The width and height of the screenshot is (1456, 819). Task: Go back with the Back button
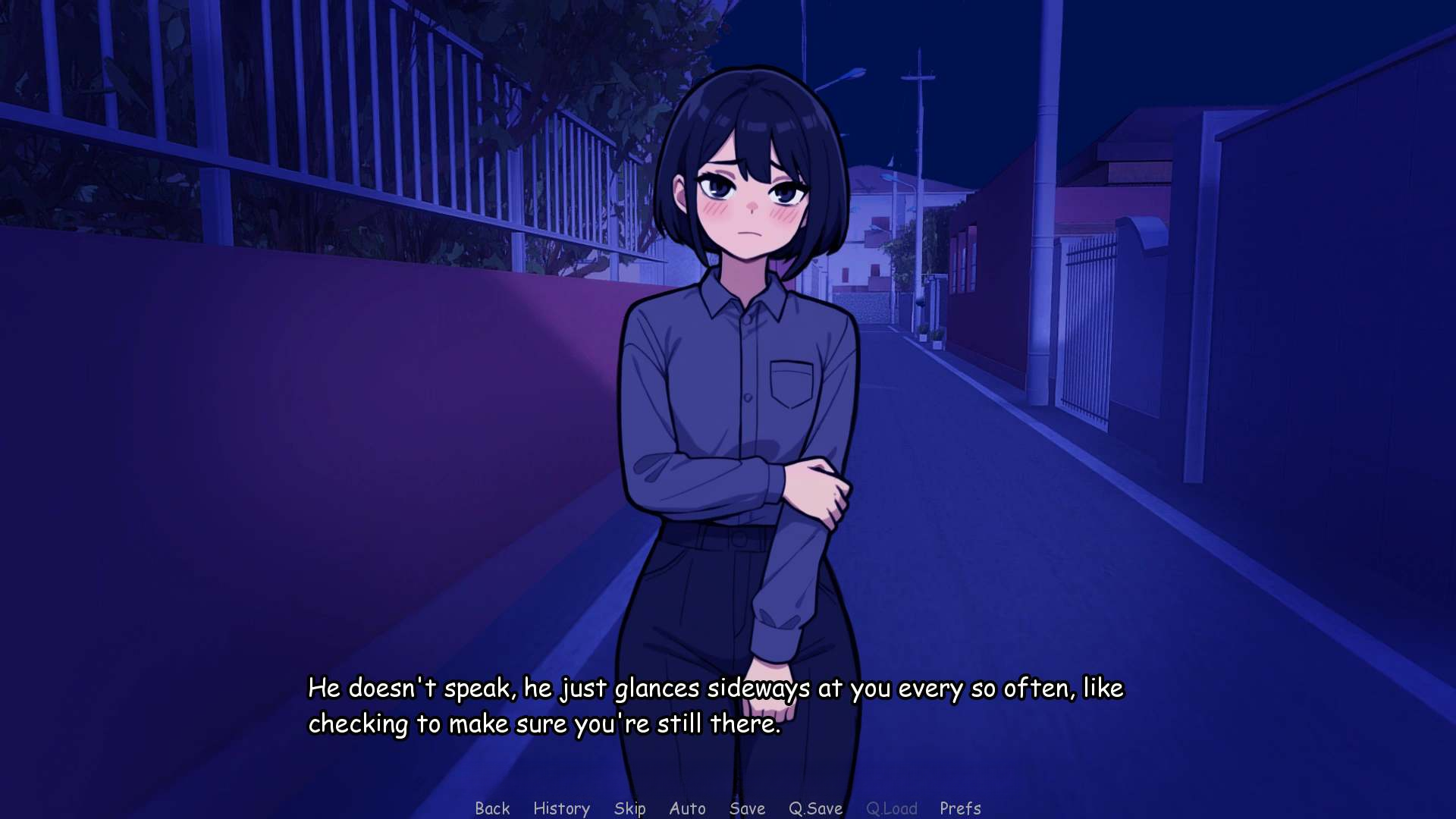point(492,808)
